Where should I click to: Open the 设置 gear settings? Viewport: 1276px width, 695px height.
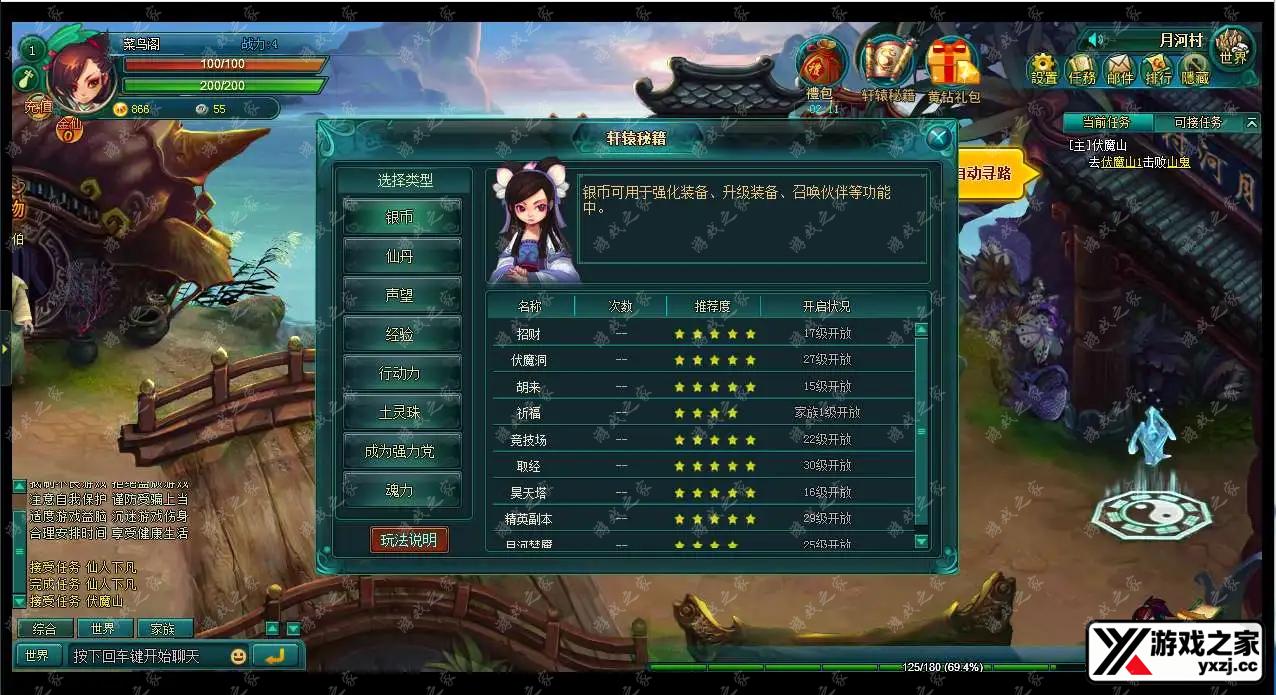(x=1043, y=70)
